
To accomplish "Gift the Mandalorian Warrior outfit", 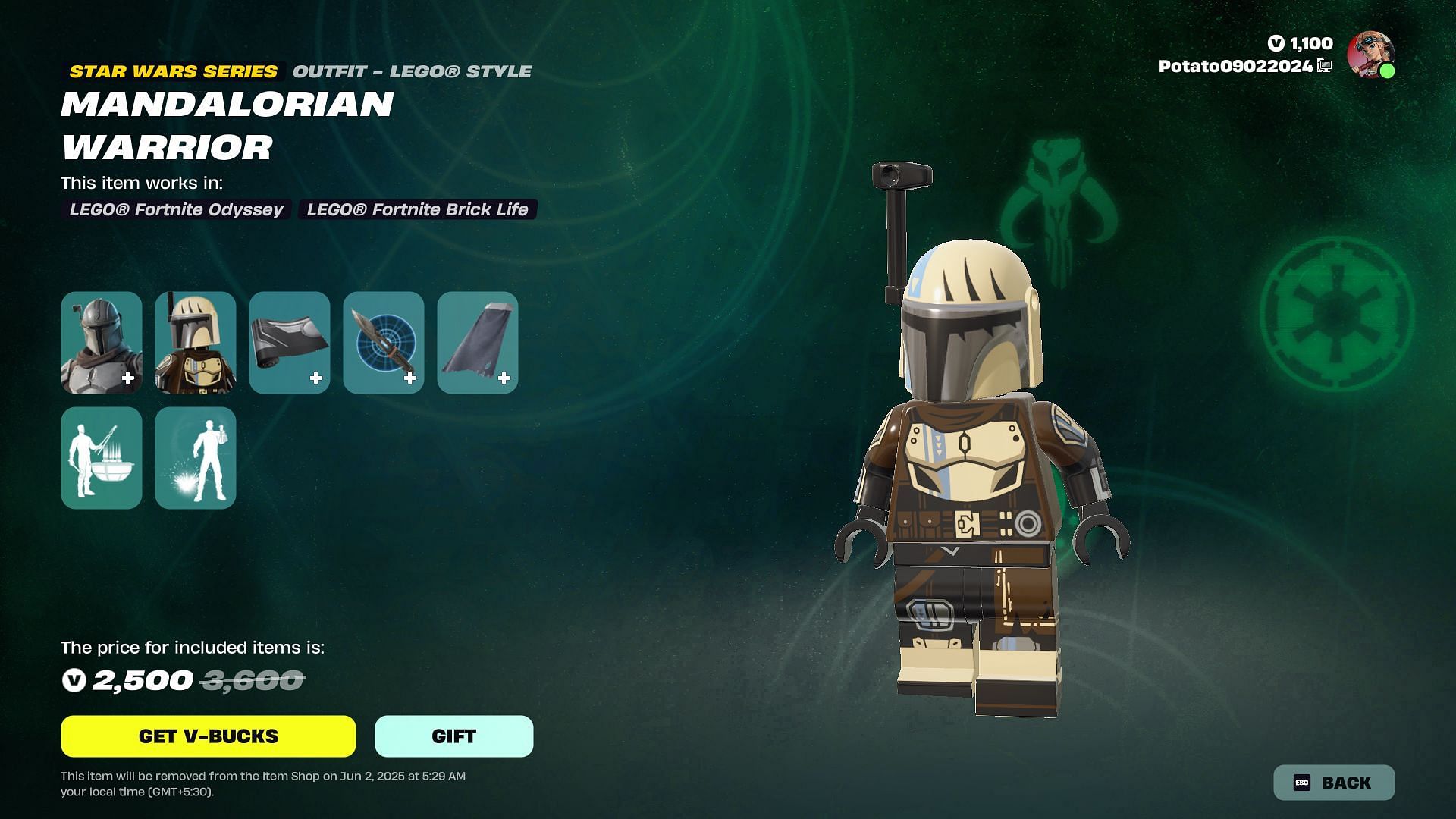I will pyautogui.click(x=453, y=736).
